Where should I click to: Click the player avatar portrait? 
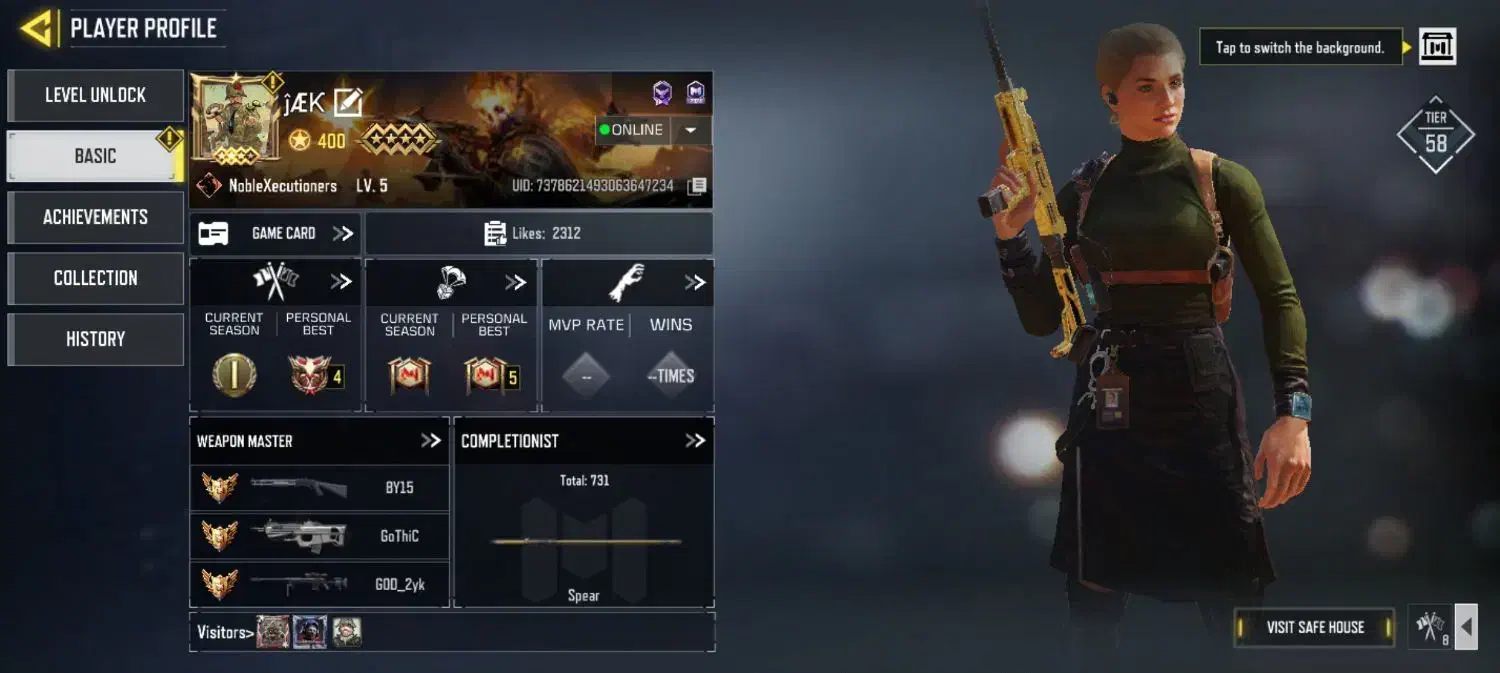click(236, 120)
